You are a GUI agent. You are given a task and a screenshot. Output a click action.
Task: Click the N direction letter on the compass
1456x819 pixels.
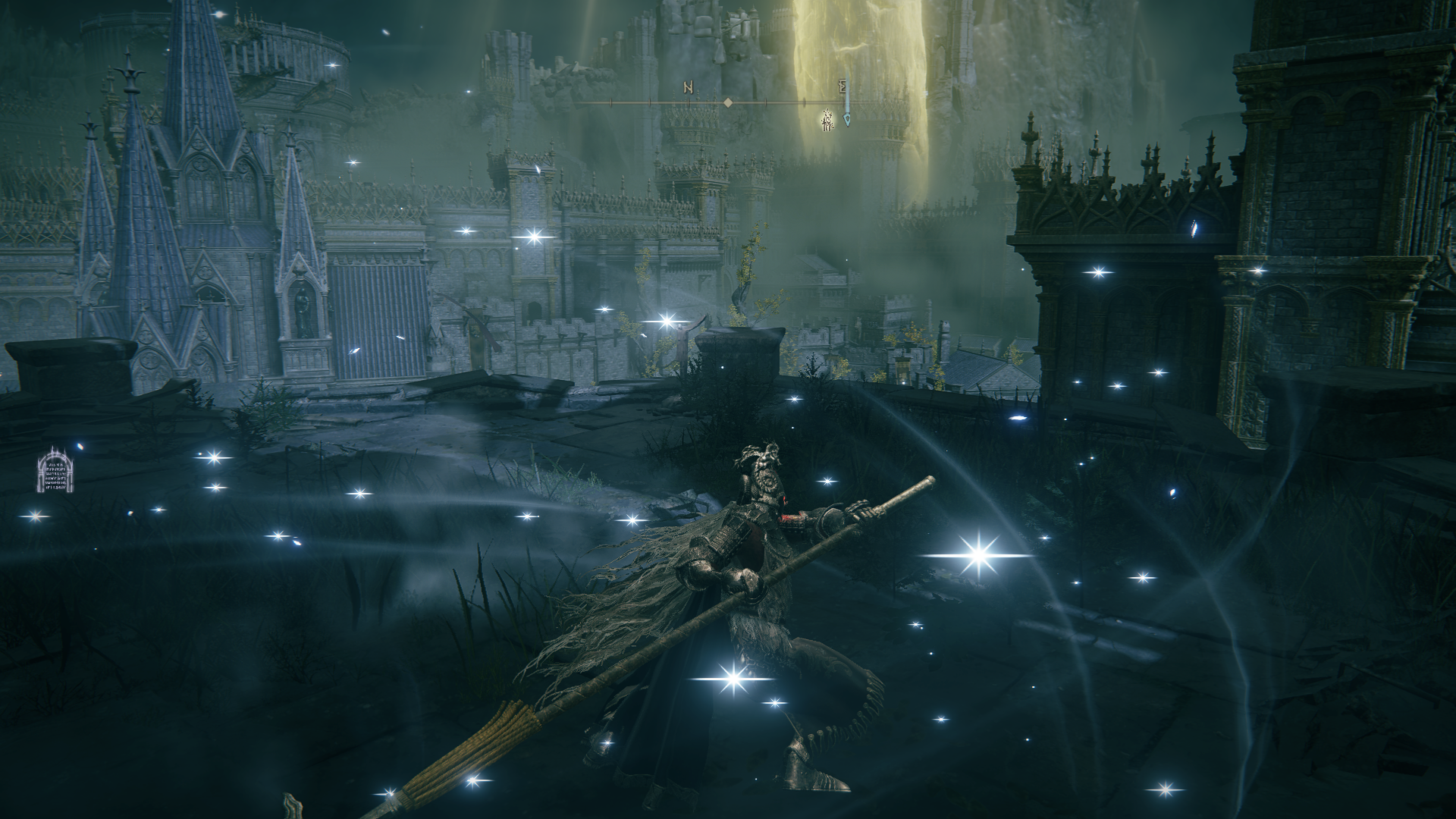tap(688, 87)
